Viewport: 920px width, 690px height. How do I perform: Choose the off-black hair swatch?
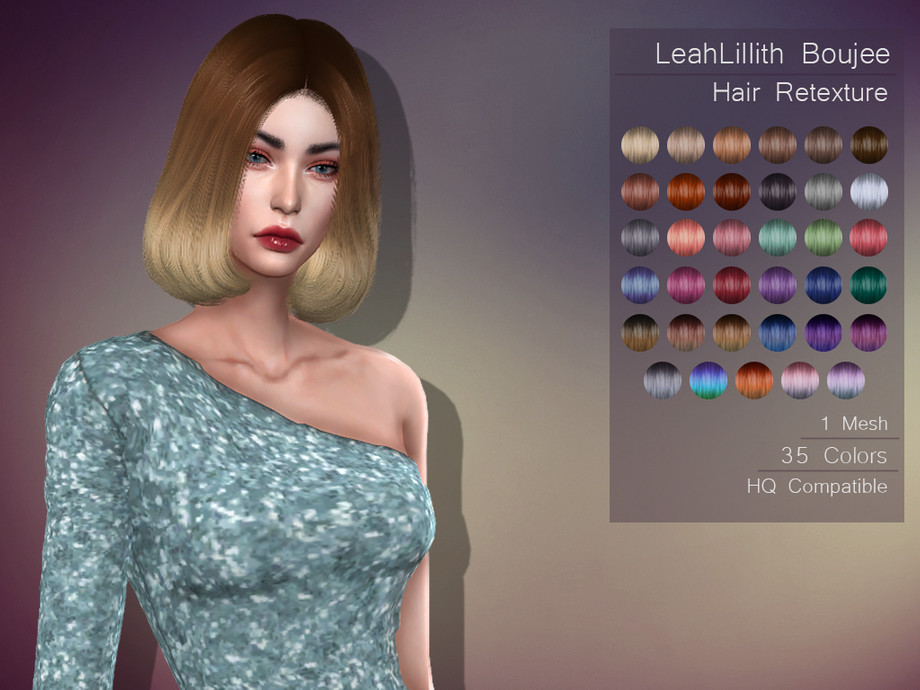click(x=778, y=191)
